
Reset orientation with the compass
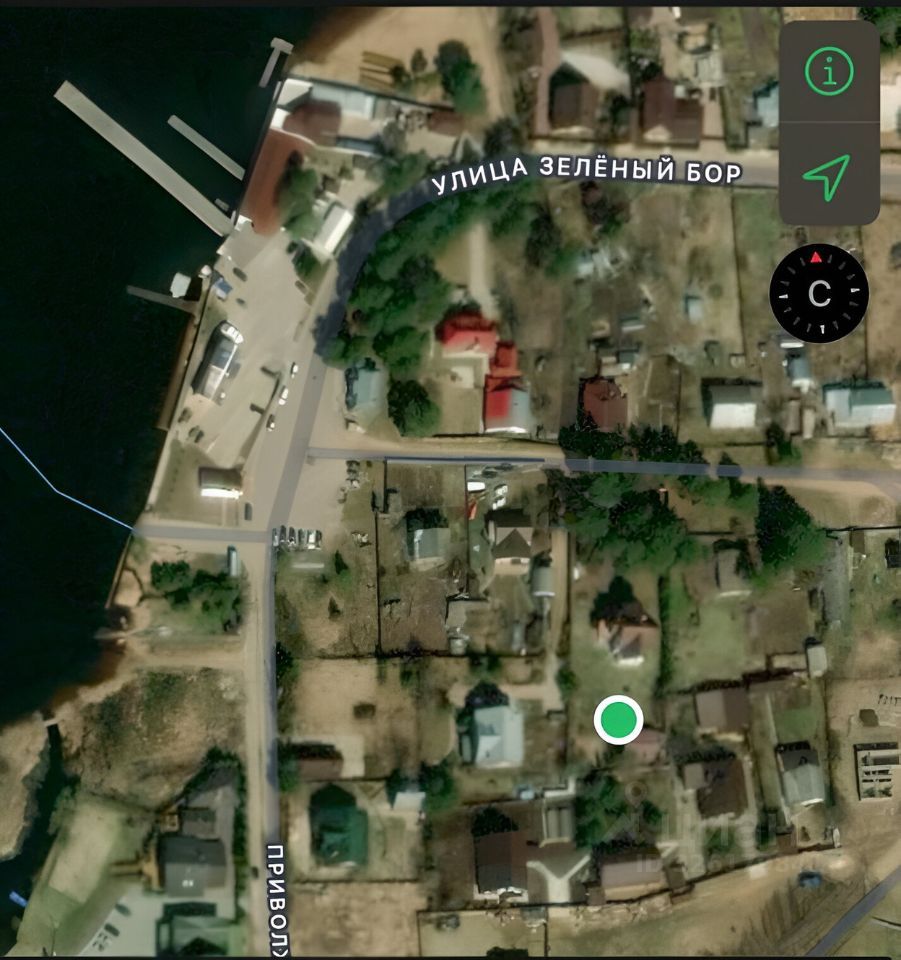click(x=819, y=294)
